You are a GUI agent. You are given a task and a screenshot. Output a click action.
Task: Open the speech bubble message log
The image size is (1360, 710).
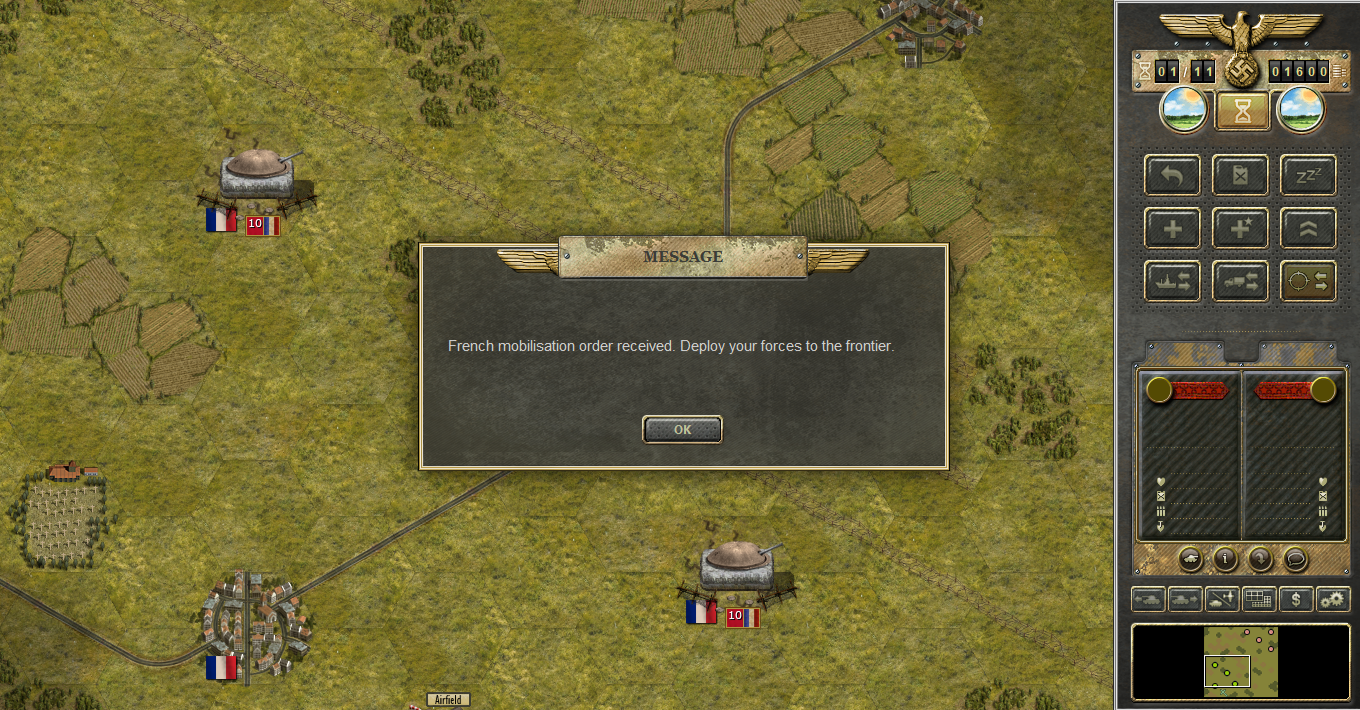pos(1294,558)
